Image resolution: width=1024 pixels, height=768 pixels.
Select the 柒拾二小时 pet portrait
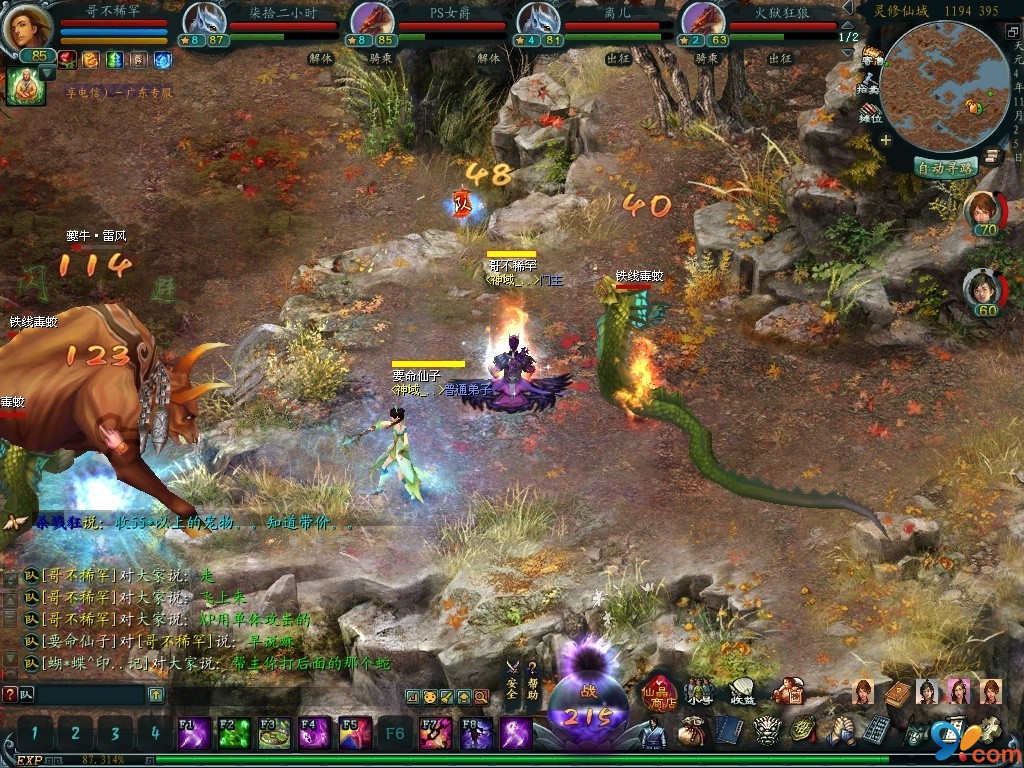(204, 22)
